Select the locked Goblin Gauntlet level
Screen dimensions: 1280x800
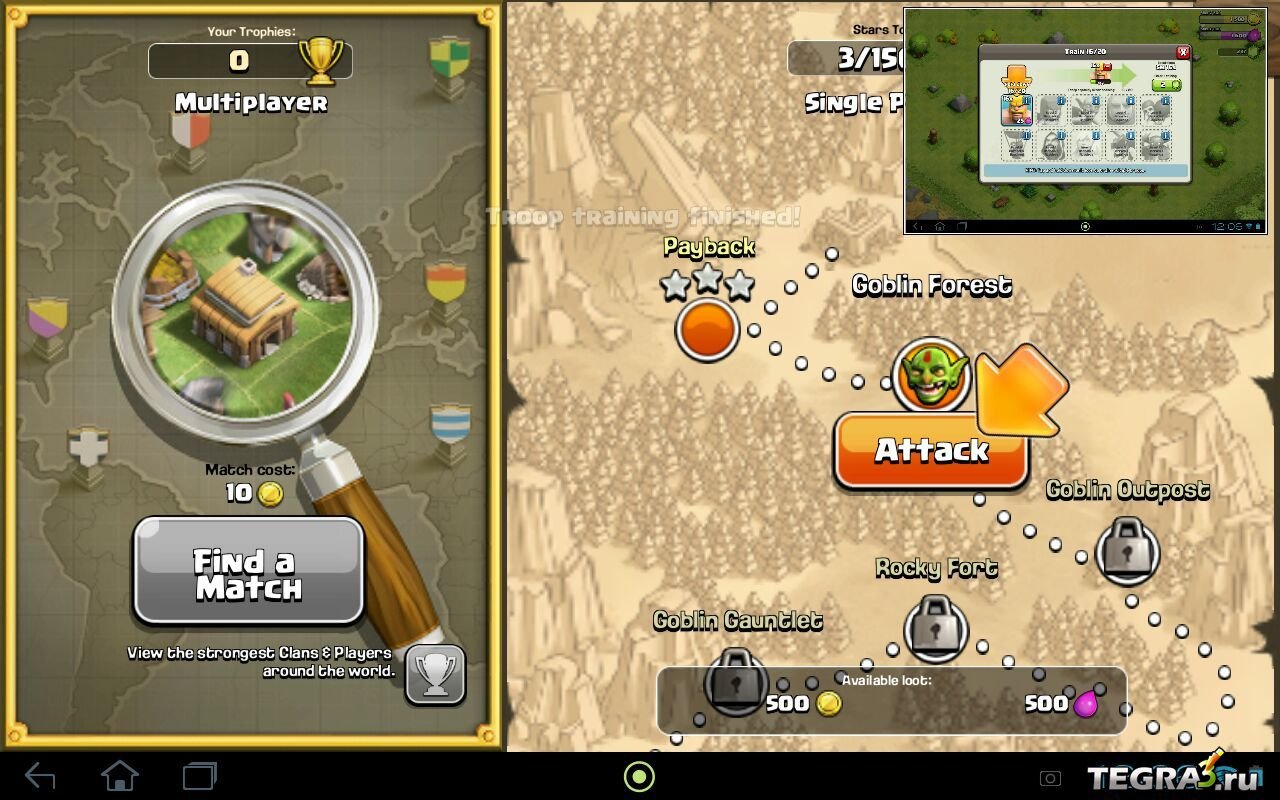pyautogui.click(x=737, y=680)
